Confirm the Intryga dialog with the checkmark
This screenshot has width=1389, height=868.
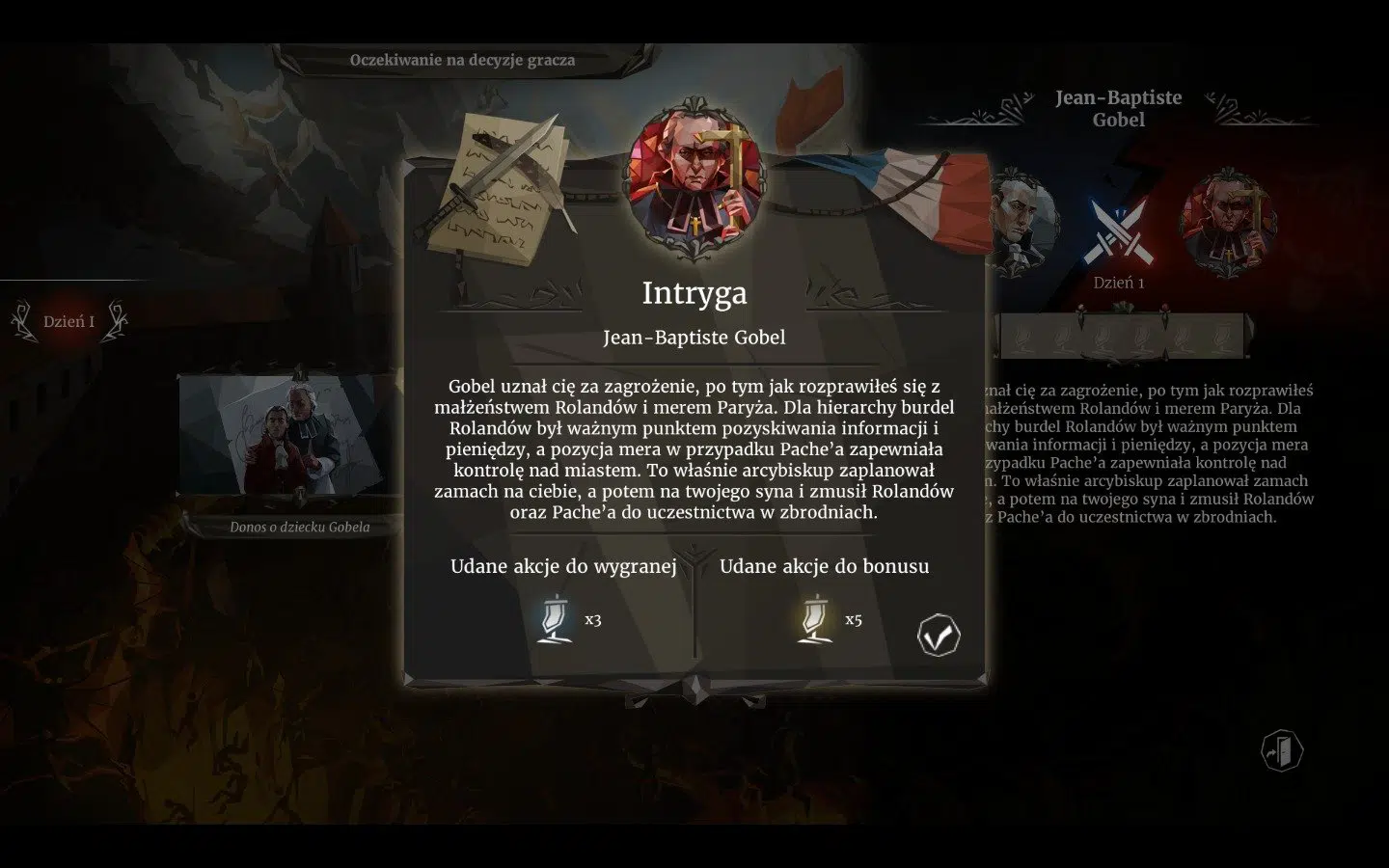[x=939, y=636]
